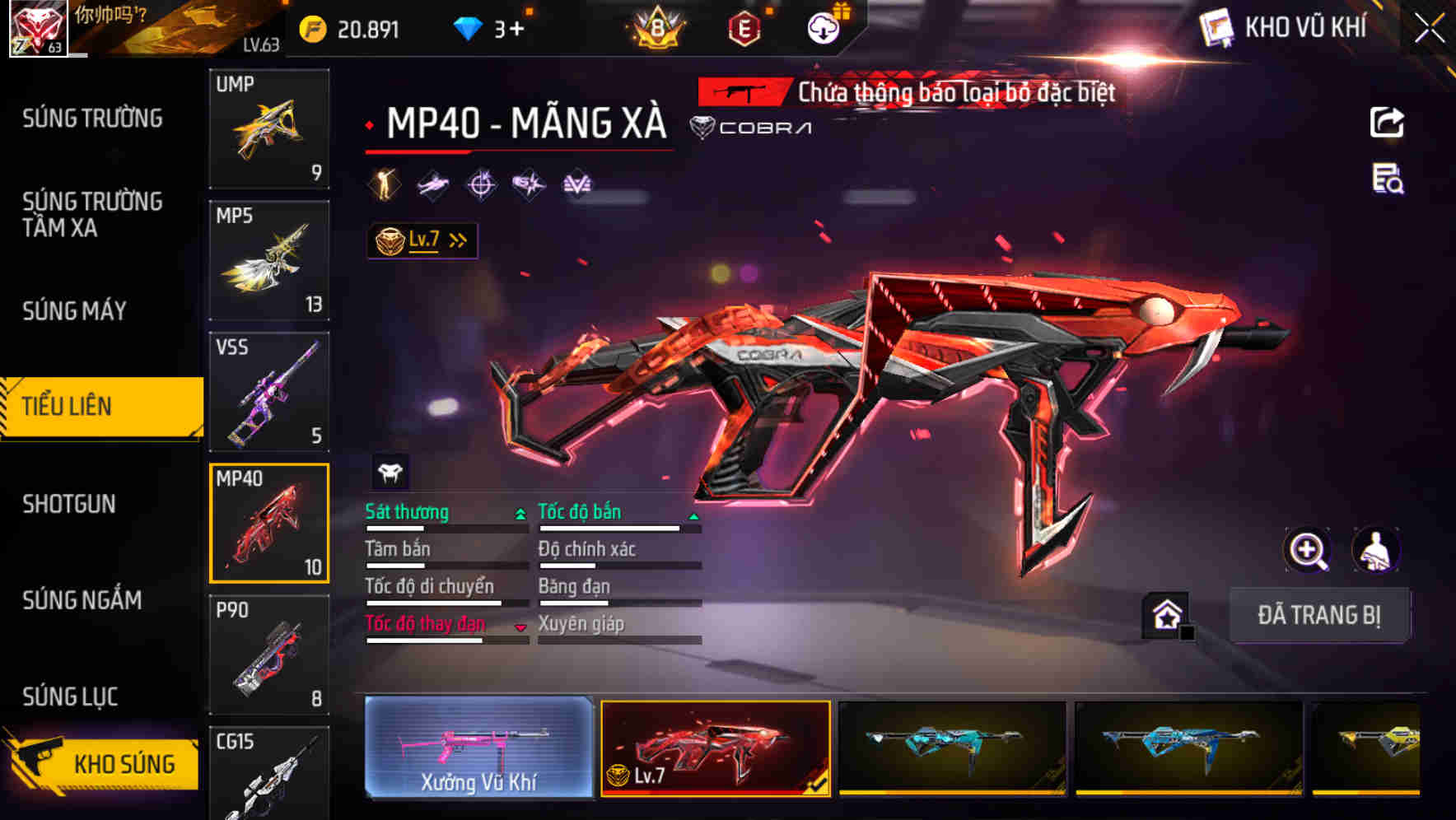This screenshot has width=1456, height=820.
Task: Click the ĐÃ TRANG BỊ button
Action: tap(1319, 615)
